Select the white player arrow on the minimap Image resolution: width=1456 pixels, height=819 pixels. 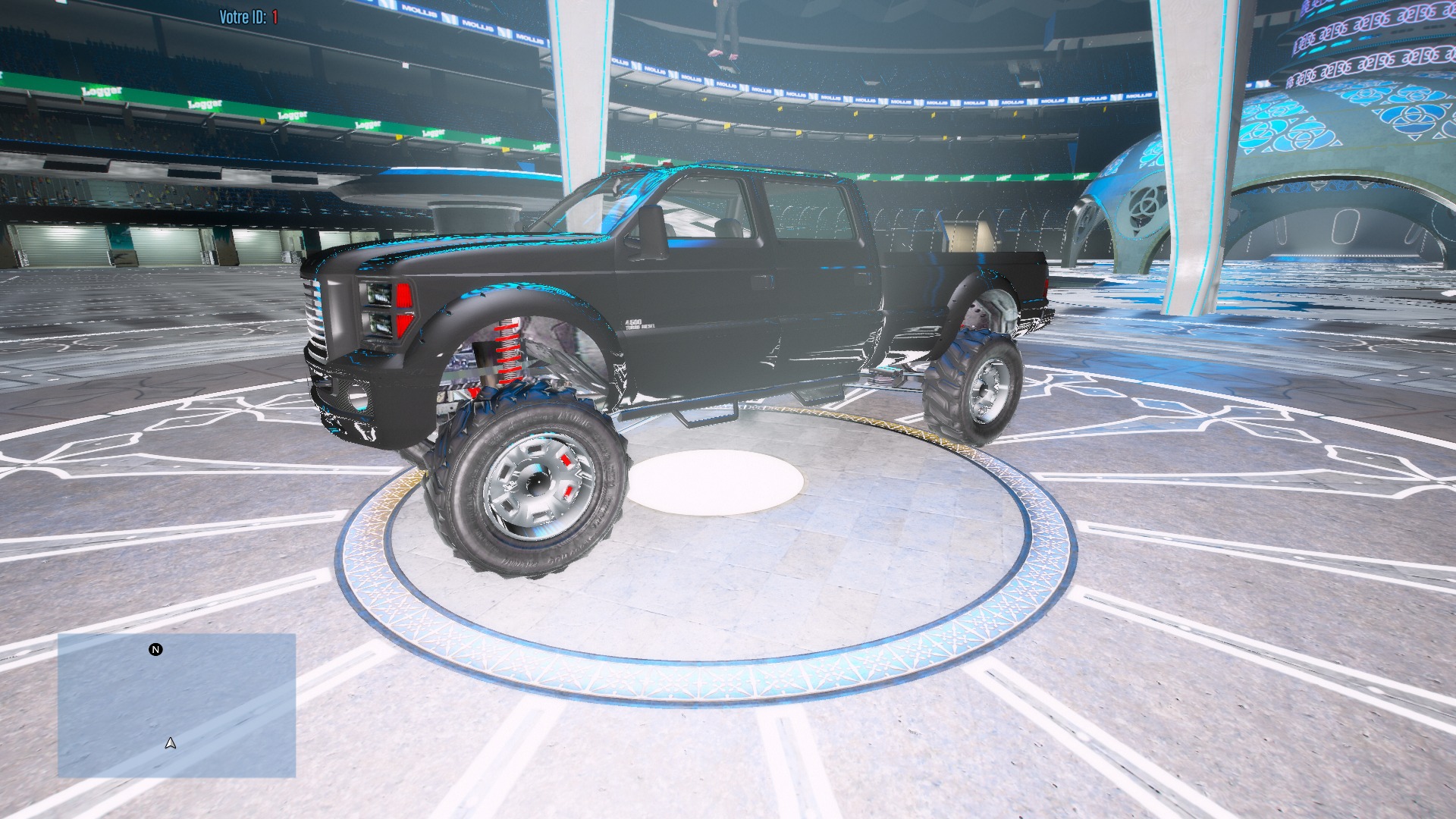click(x=170, y=743)
